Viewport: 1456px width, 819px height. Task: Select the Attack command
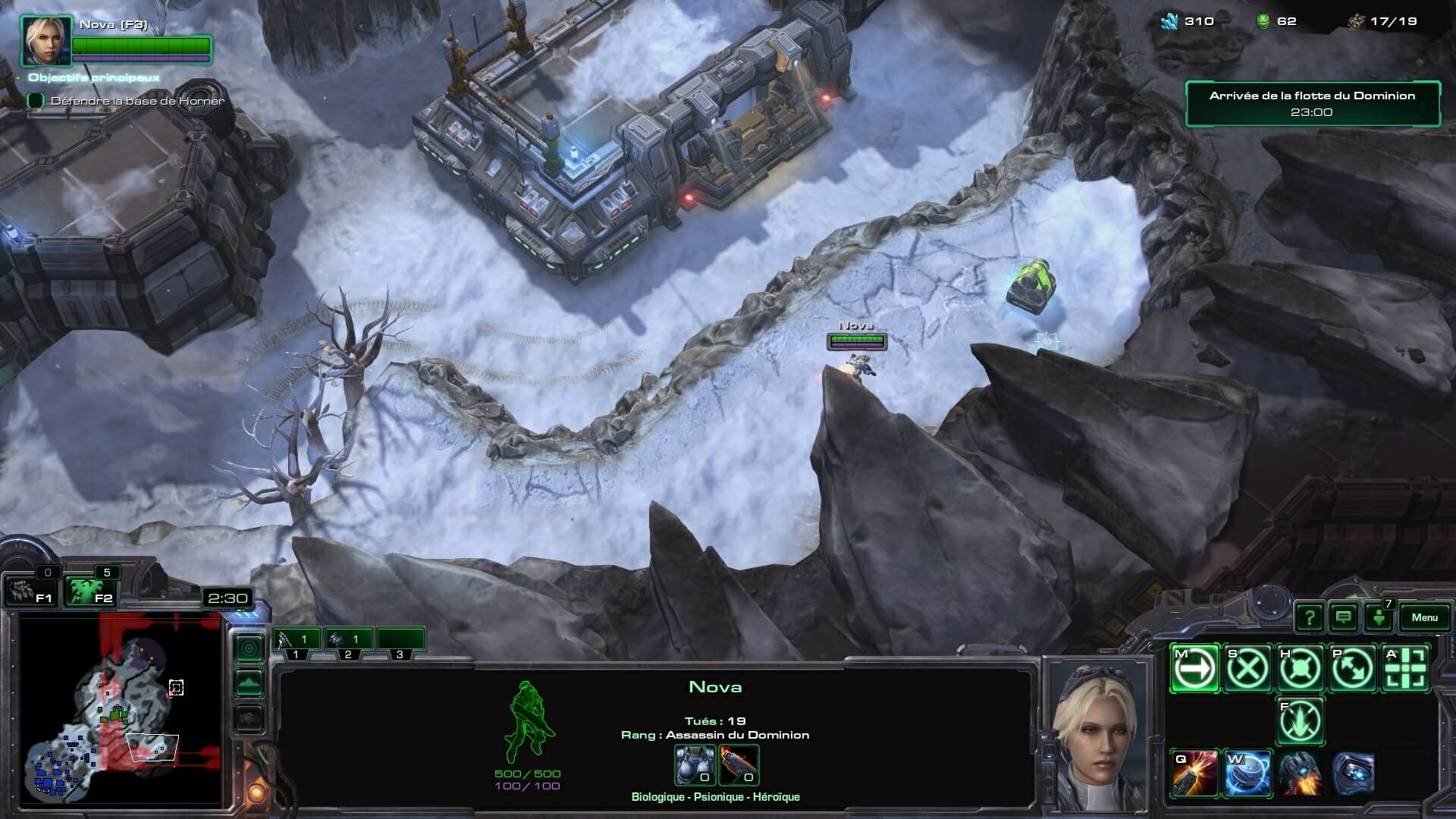click(x=1406, y=669)
